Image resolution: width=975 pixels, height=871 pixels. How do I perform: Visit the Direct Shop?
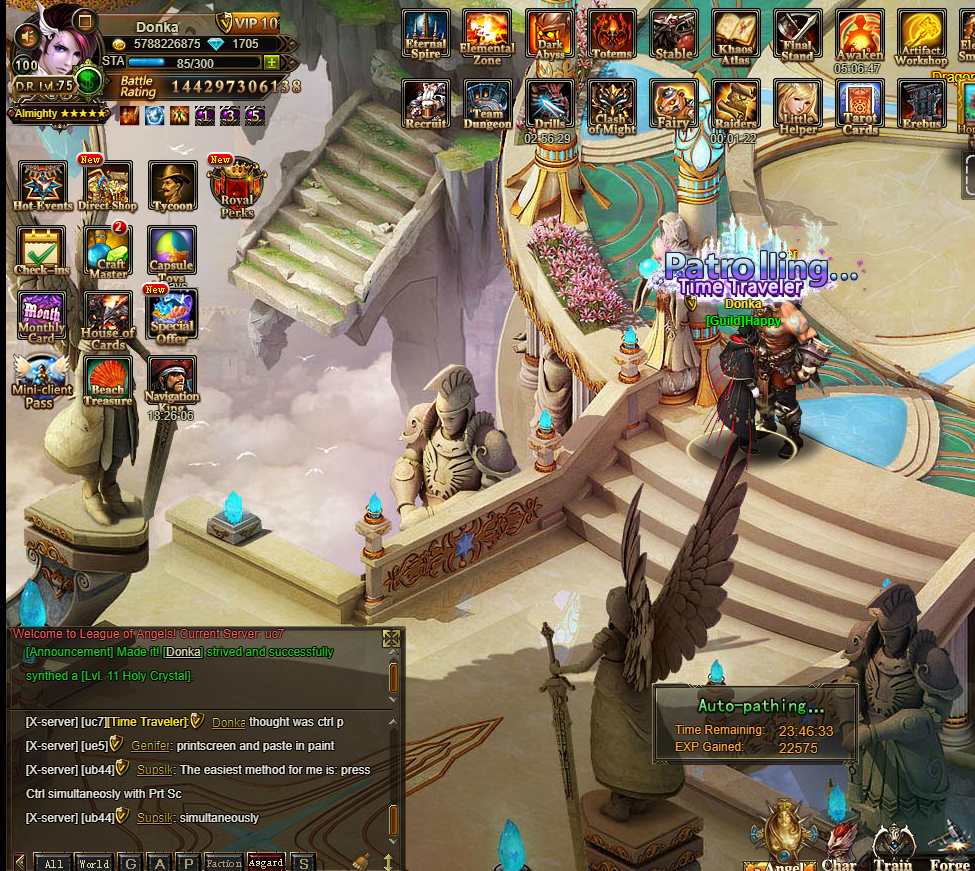coord(108,185)
